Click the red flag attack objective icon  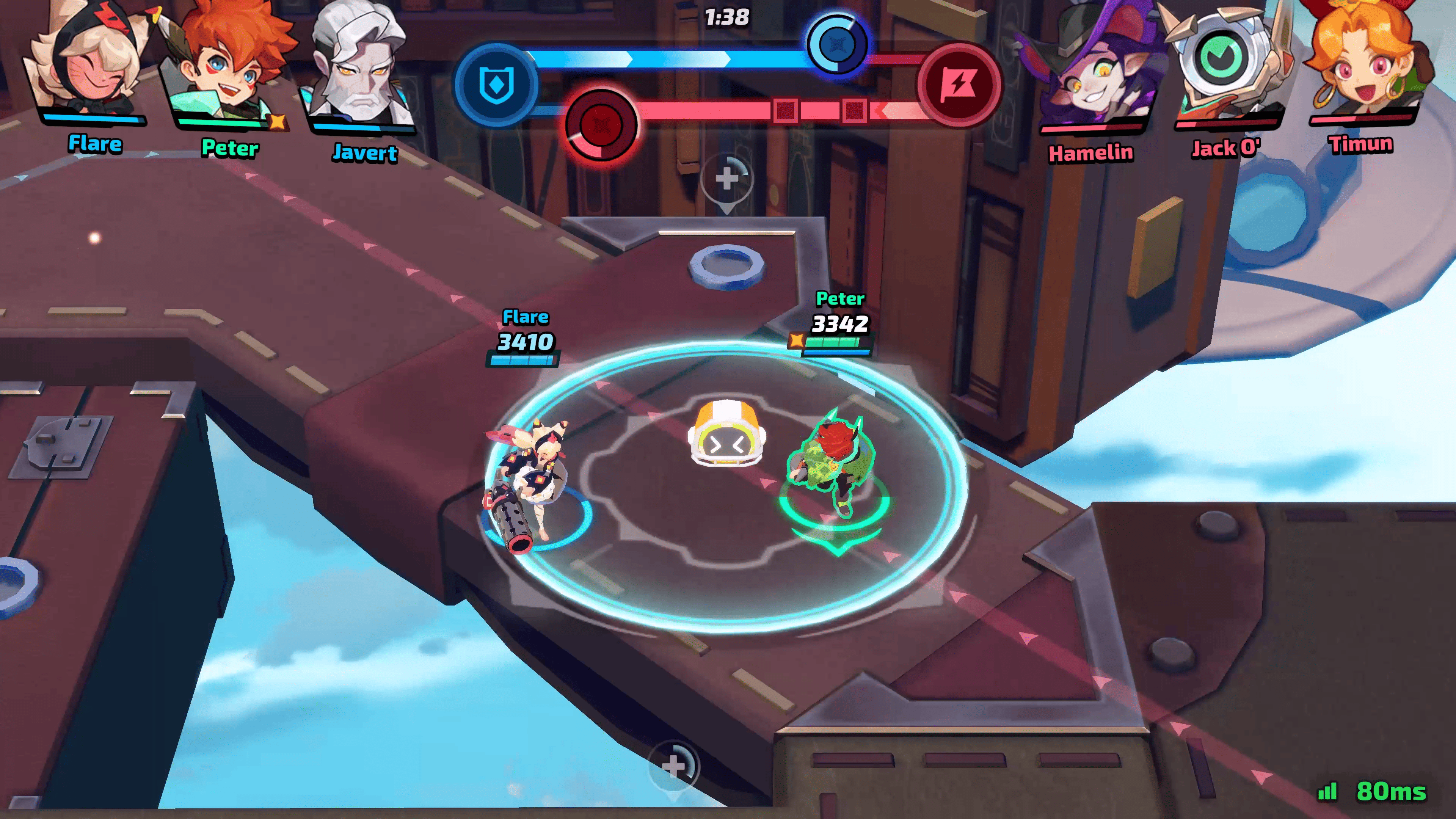[958, 85]
